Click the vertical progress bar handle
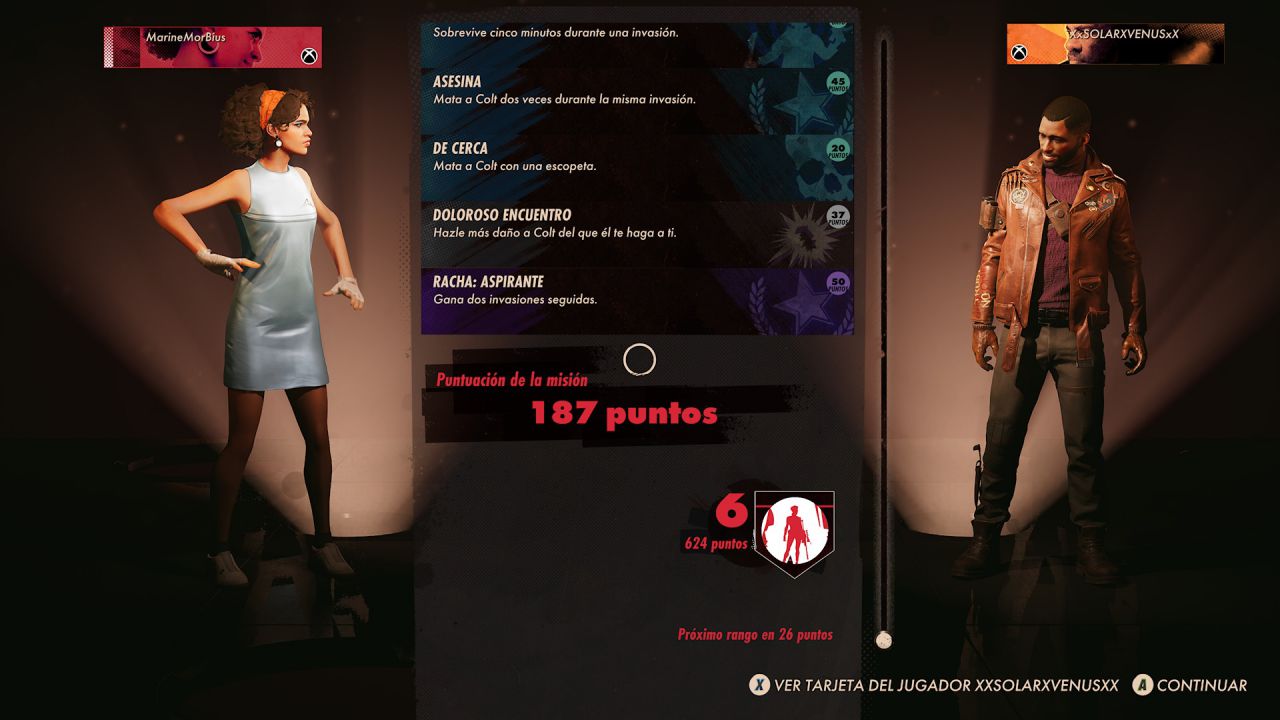The width and height of the screenshot is (1280, 720). pyautogui.click(x=882, y=637)
